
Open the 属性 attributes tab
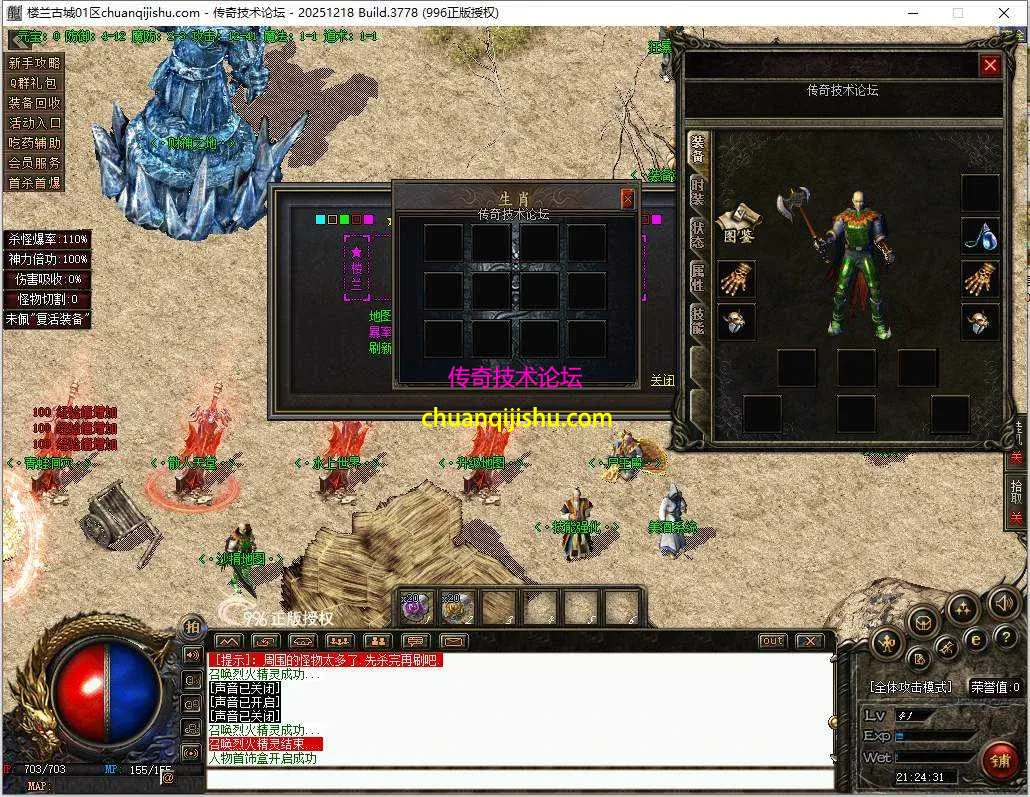[697, 277]
